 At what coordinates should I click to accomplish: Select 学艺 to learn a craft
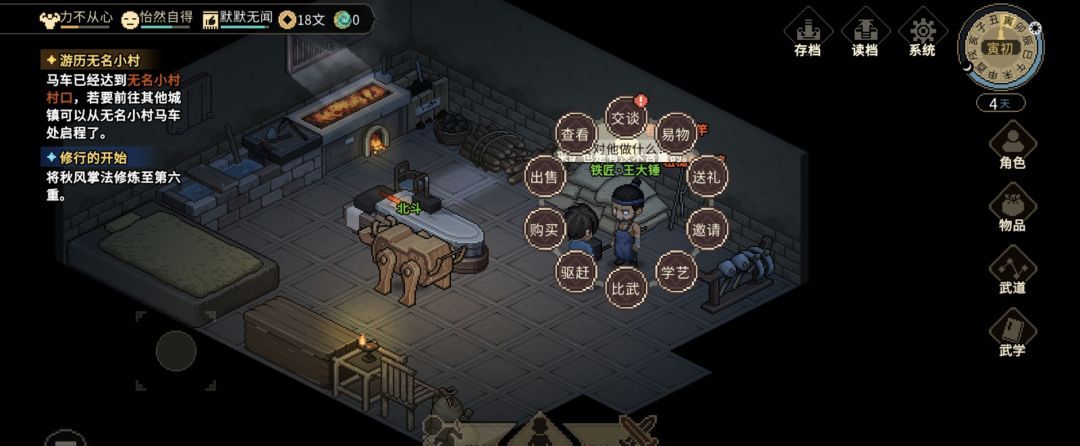point(675,270)
